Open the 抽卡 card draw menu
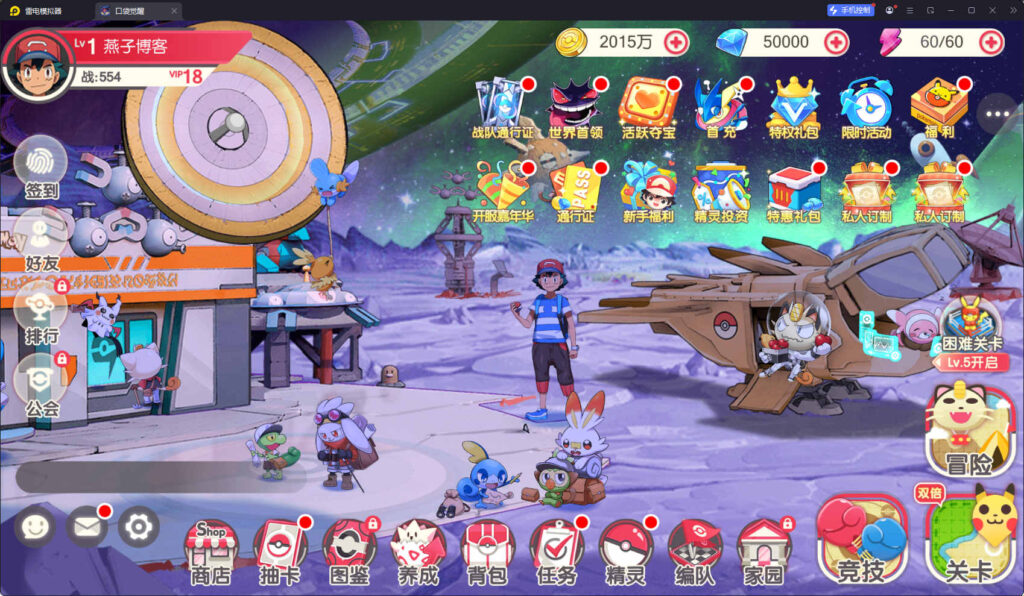 [280, 550]
